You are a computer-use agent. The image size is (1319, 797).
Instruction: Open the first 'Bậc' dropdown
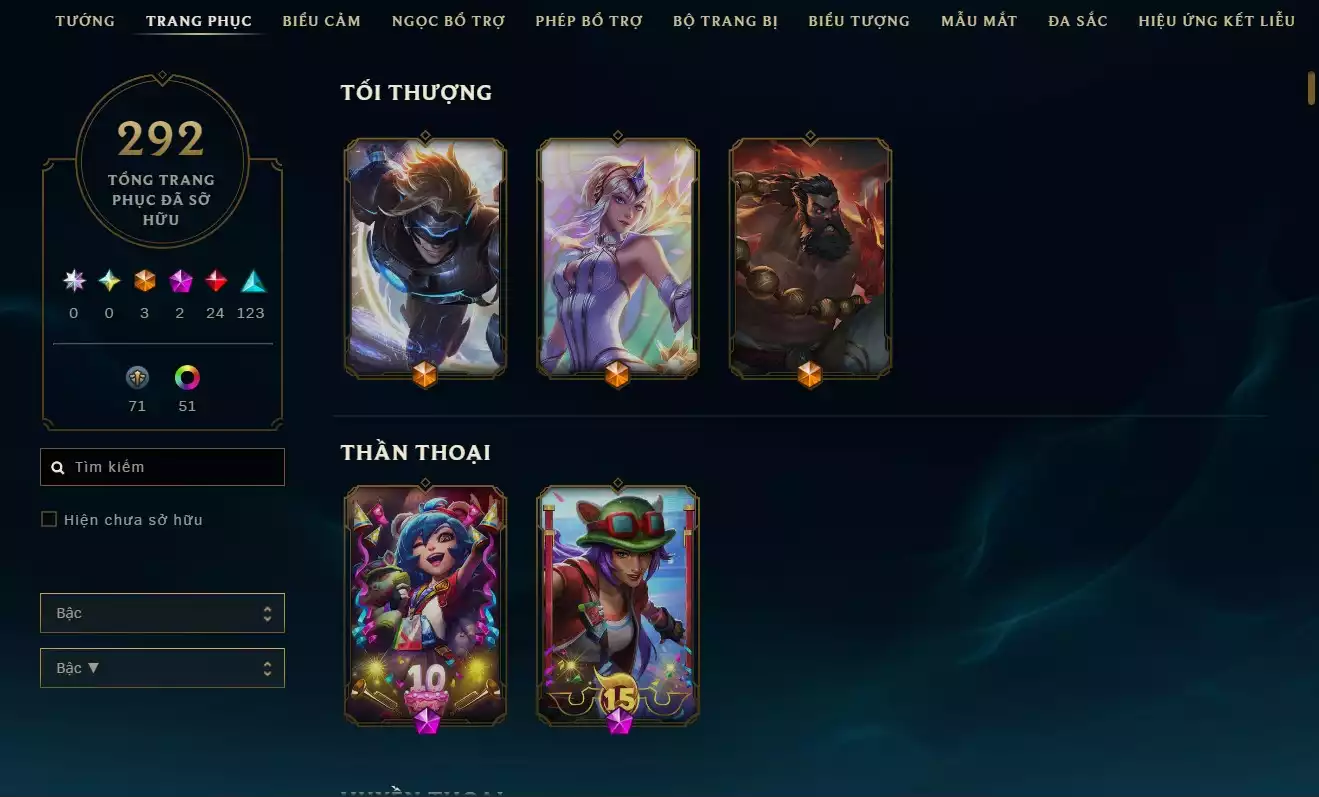pyautogui.click(x=162, y=612)
